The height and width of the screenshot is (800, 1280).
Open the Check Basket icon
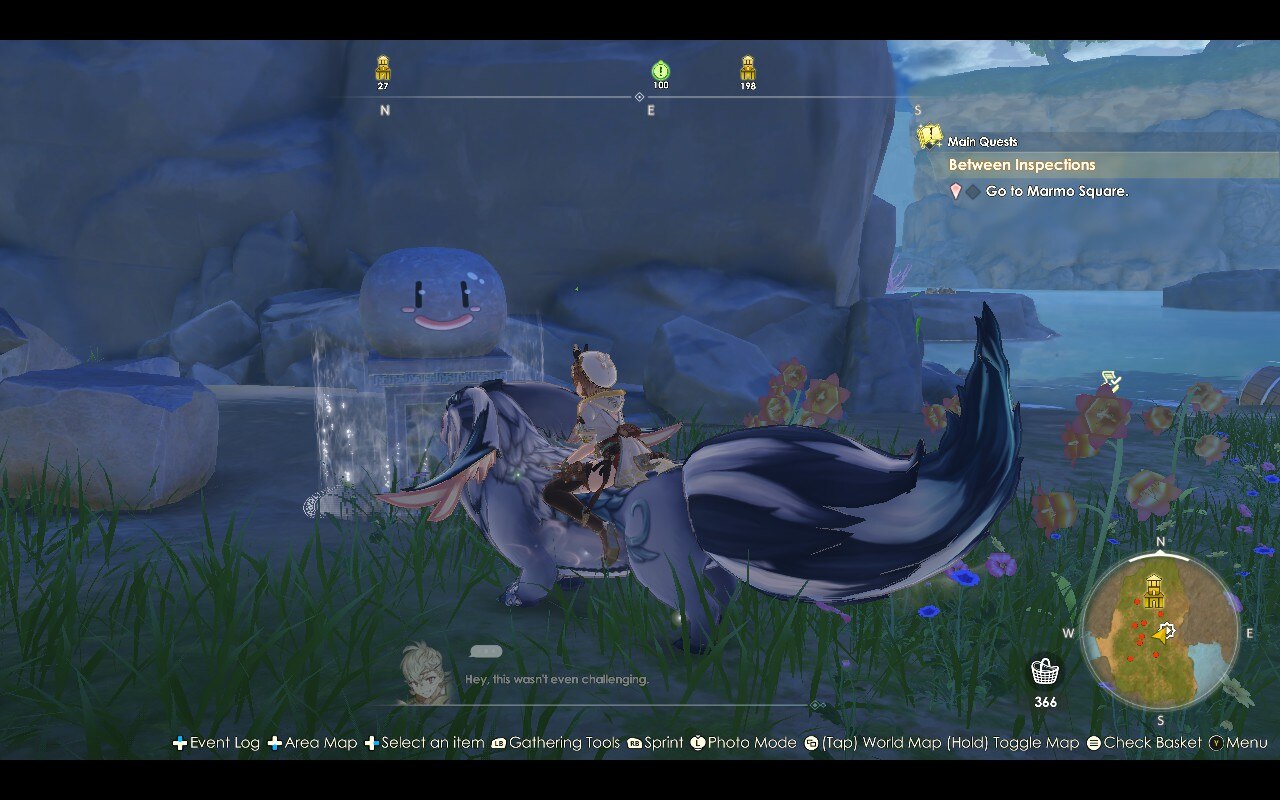1092,743
